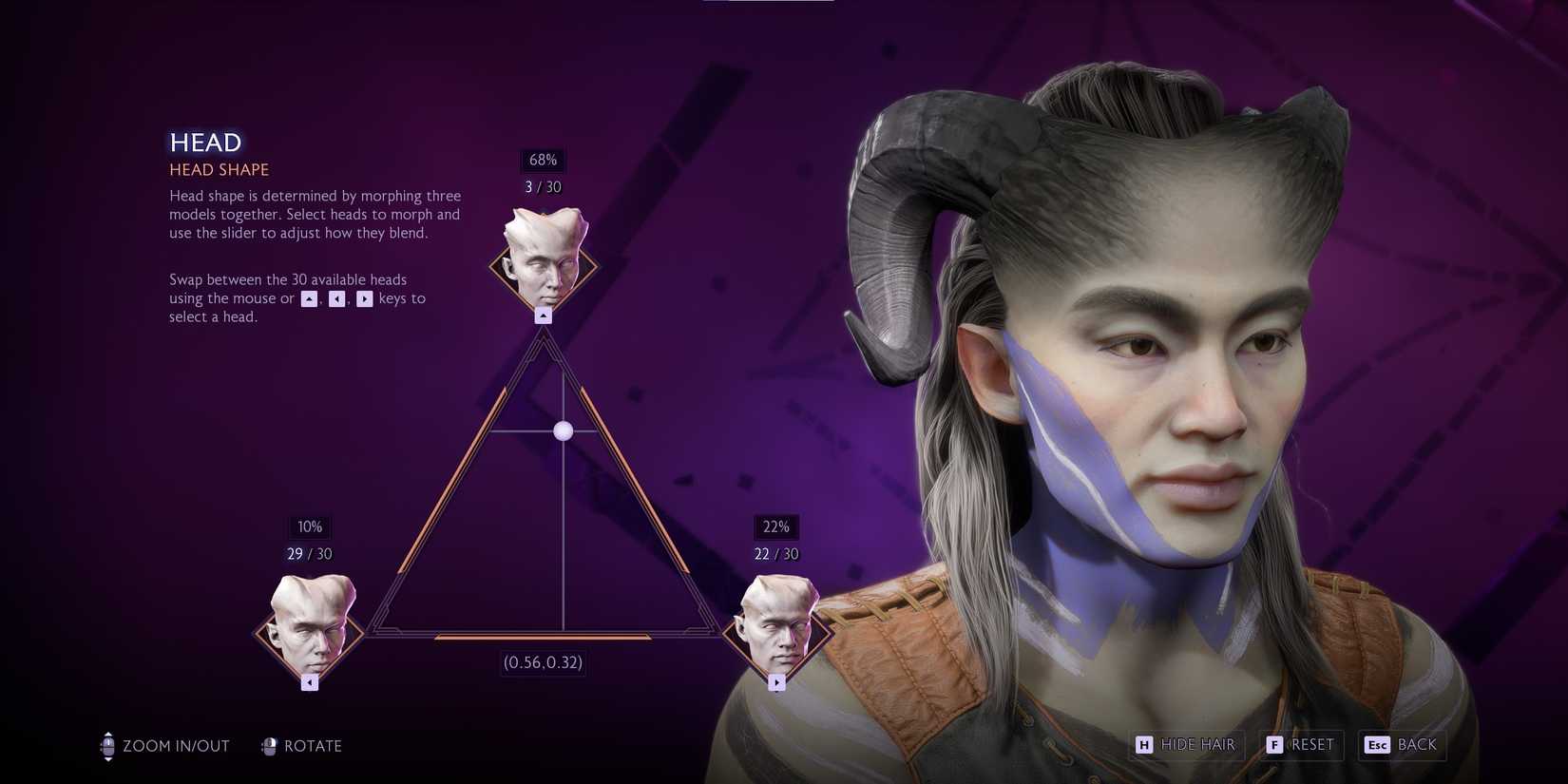Click the left arrow under head 29/30
Image resolution: width=1568 pixels, height=784 pixels.
309,681
